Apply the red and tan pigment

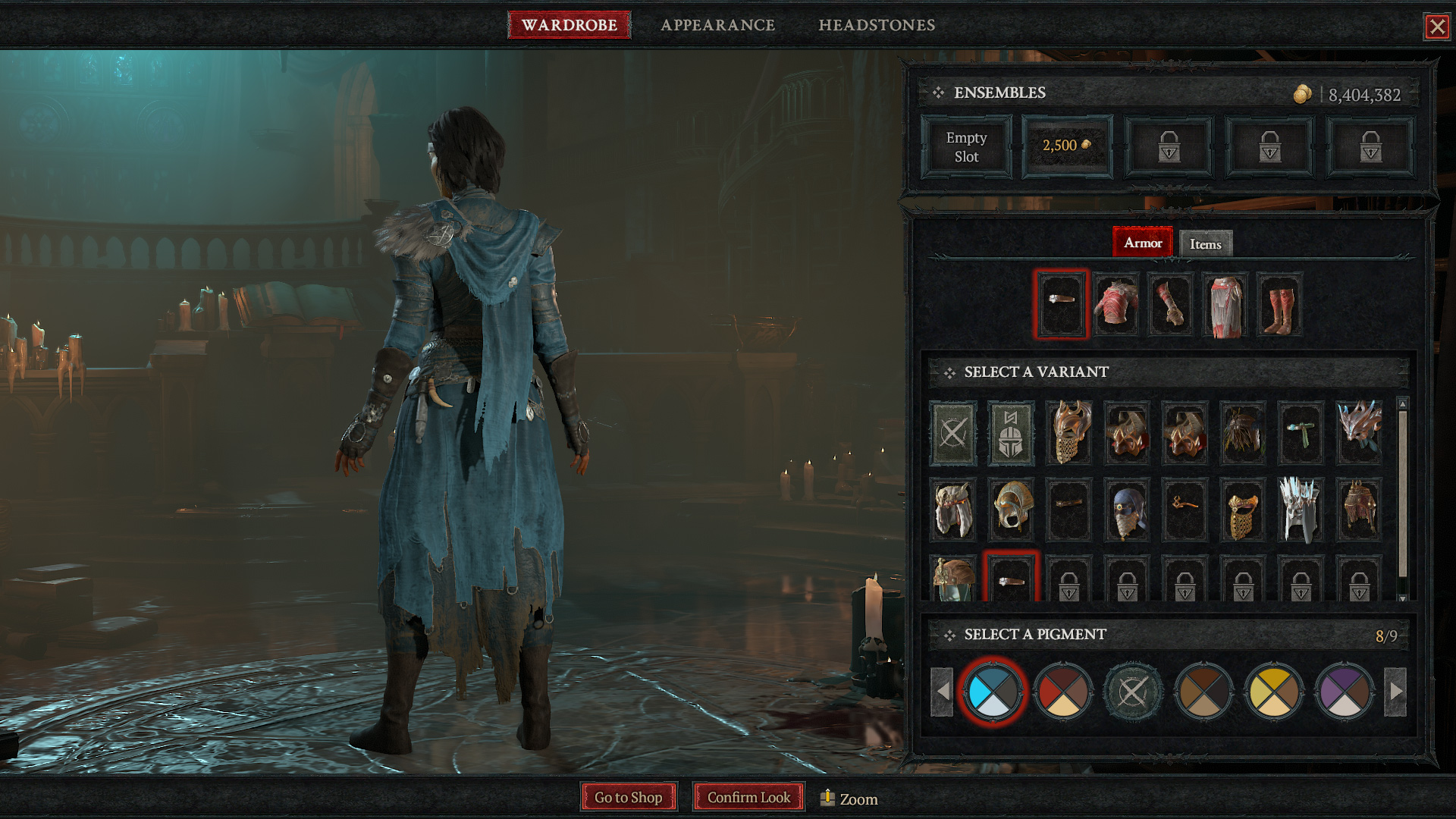click(x=1062, y=692)
